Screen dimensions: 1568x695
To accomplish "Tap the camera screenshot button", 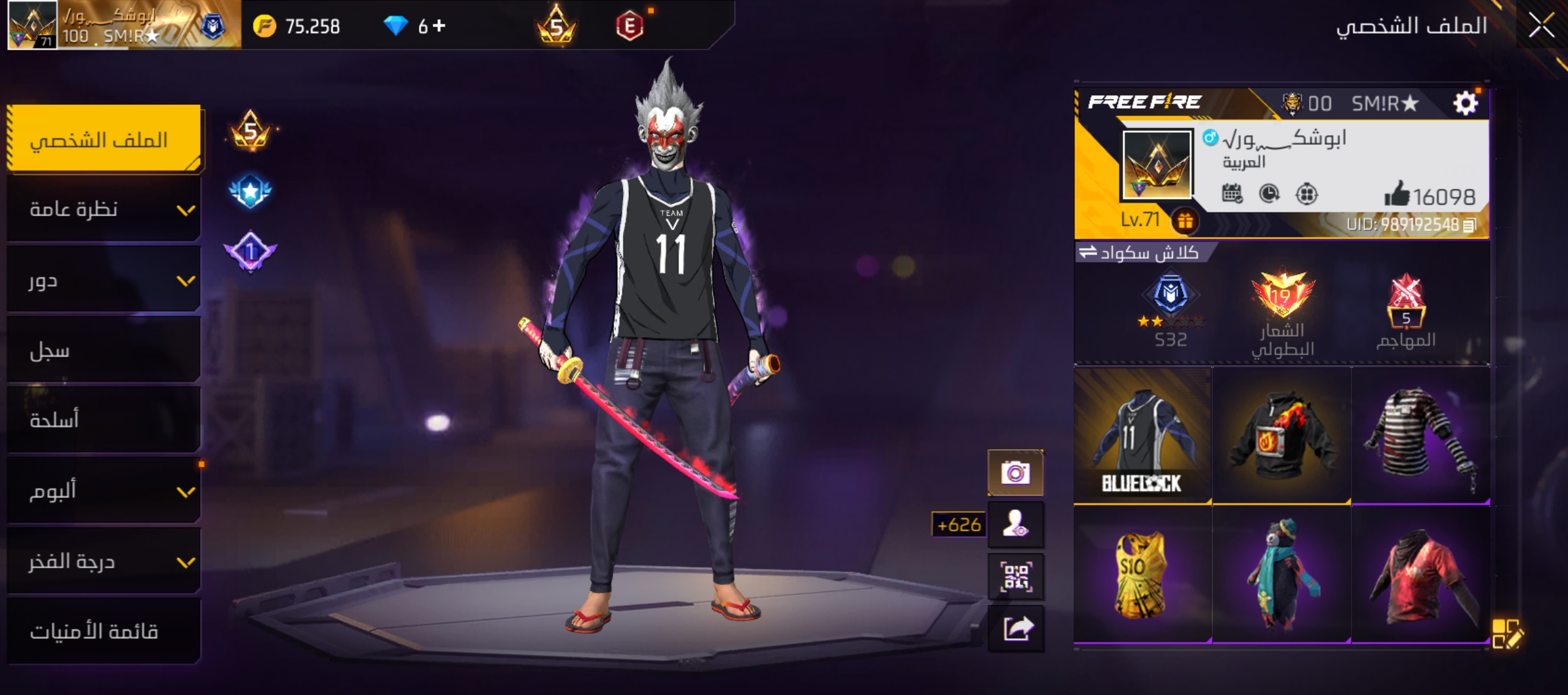I will tap(1016, 473).
